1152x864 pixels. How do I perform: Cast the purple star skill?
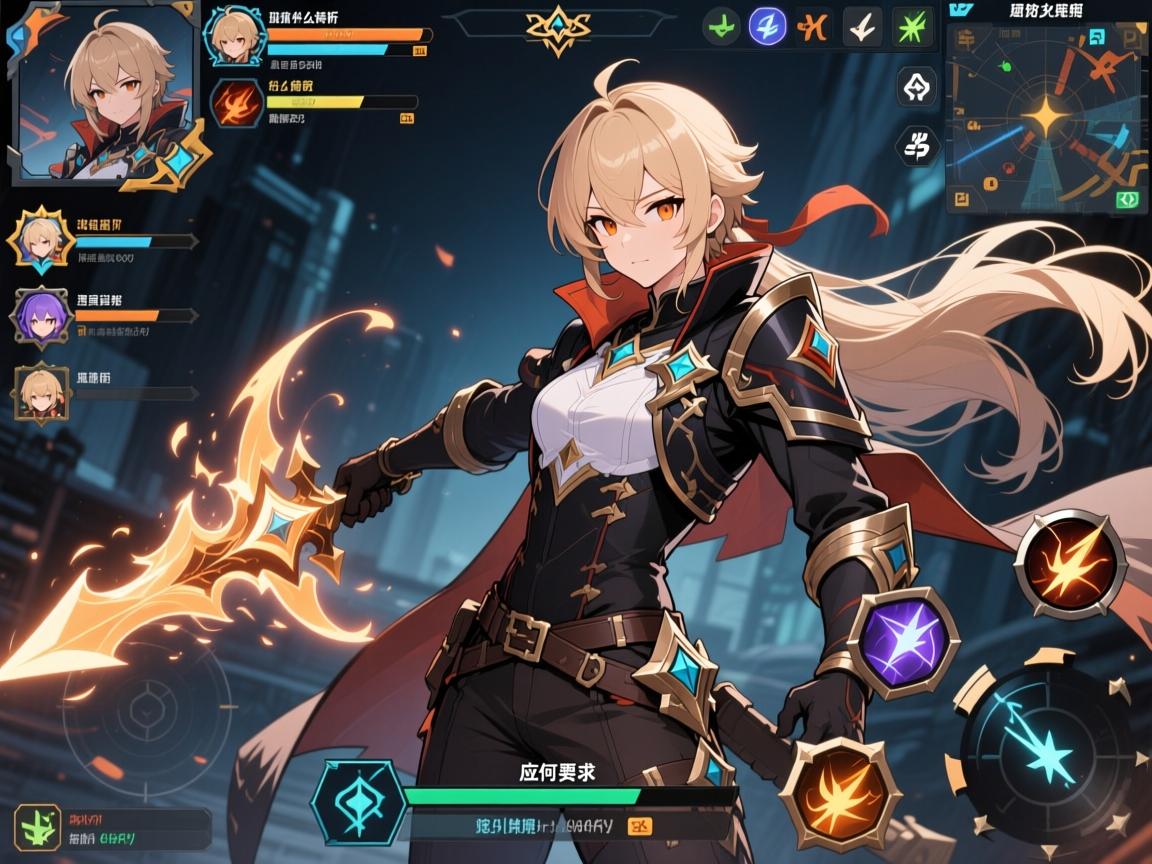pos(903,642)
